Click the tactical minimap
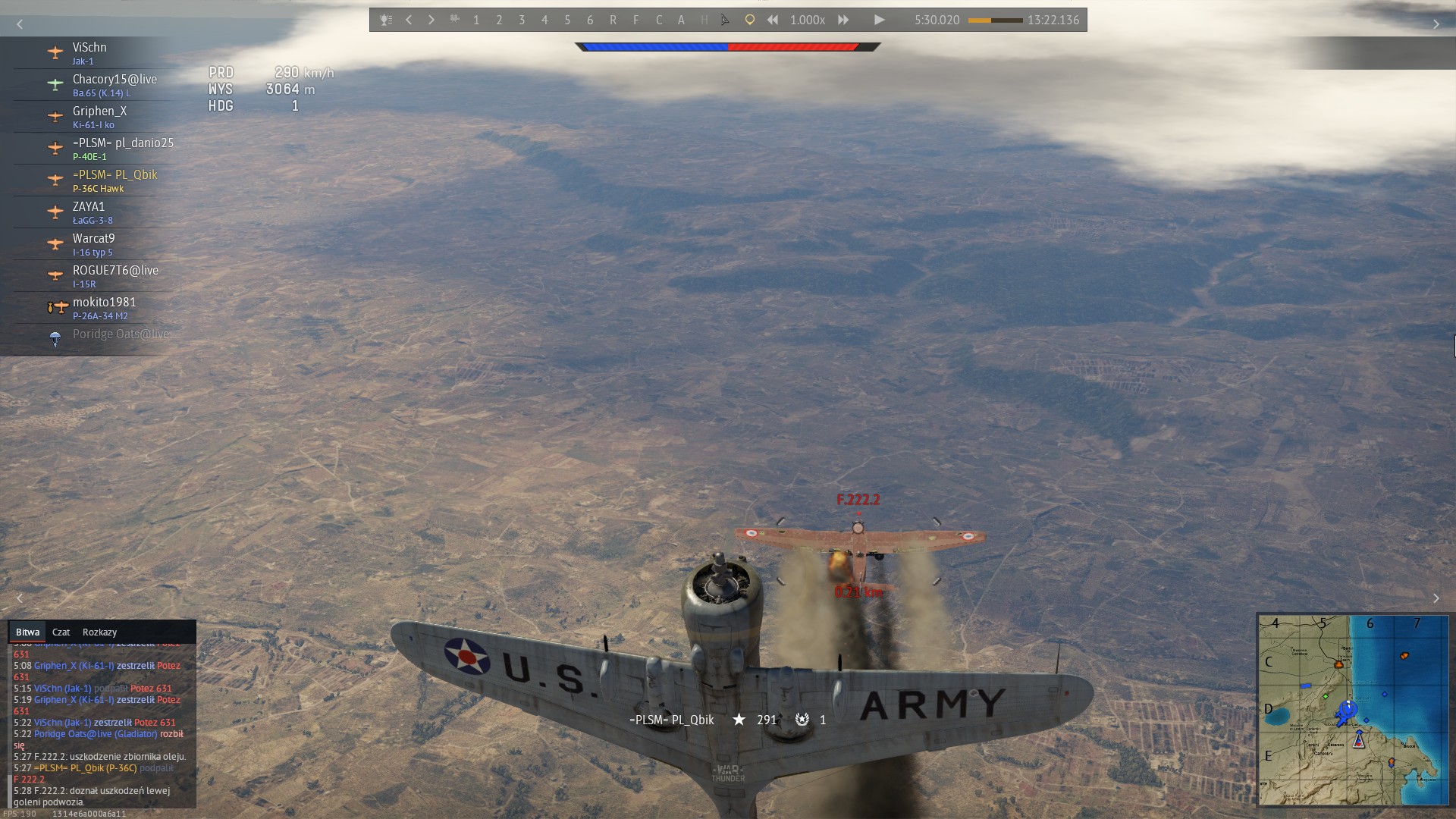This screenshot has width=1456, height=819. (1353, 710)
